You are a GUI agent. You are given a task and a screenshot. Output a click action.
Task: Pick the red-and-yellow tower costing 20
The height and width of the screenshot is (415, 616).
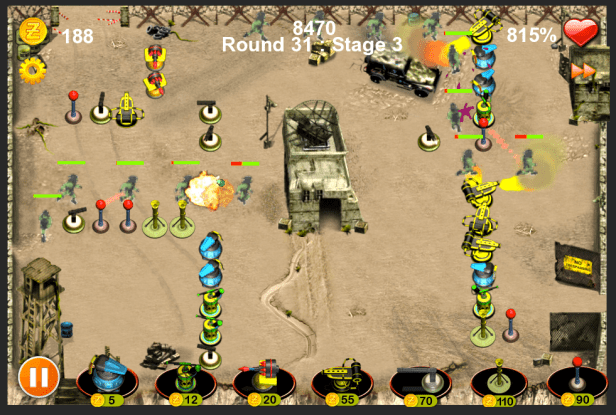pos(263,379)
